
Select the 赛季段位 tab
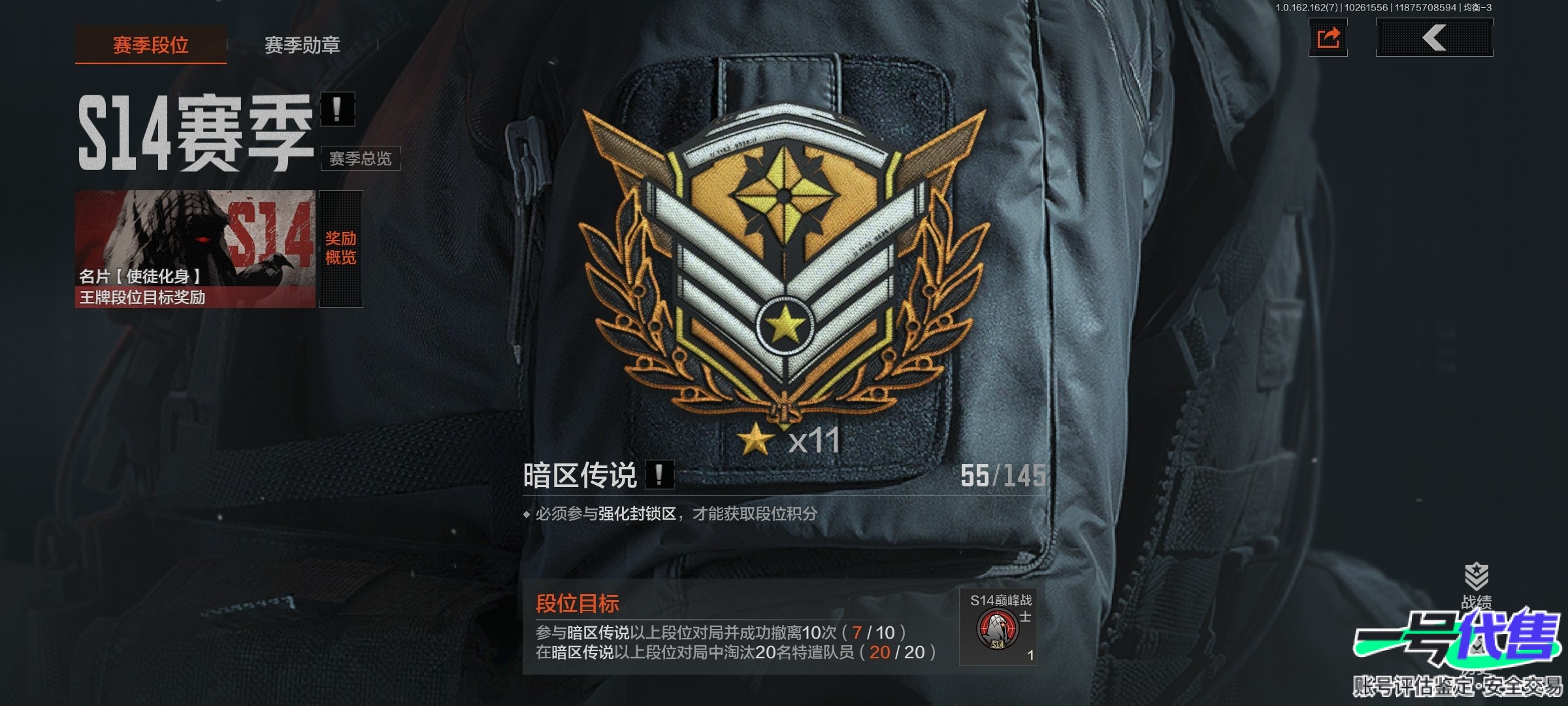click(150, 44)
